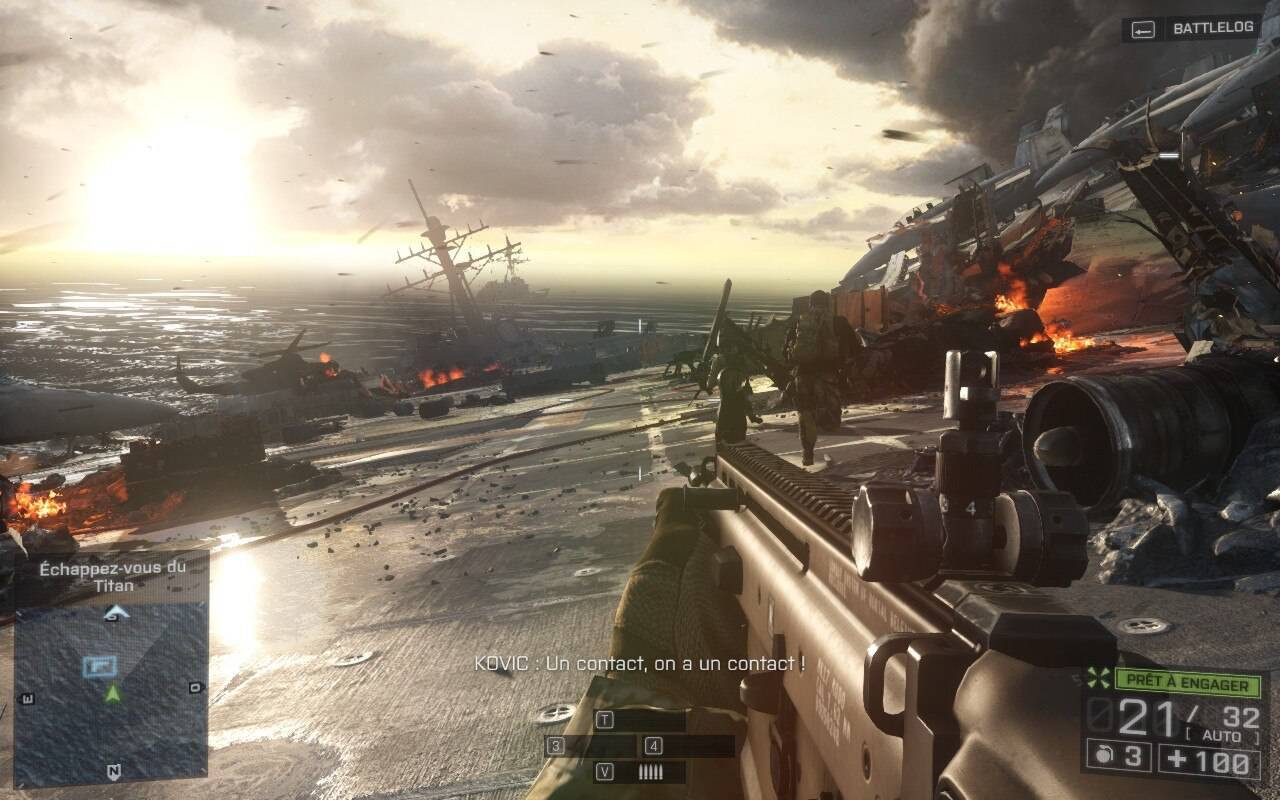Select the Échappez-vous du Titan objective
This screenshot has height=800, width=1280.
(111, 576)
